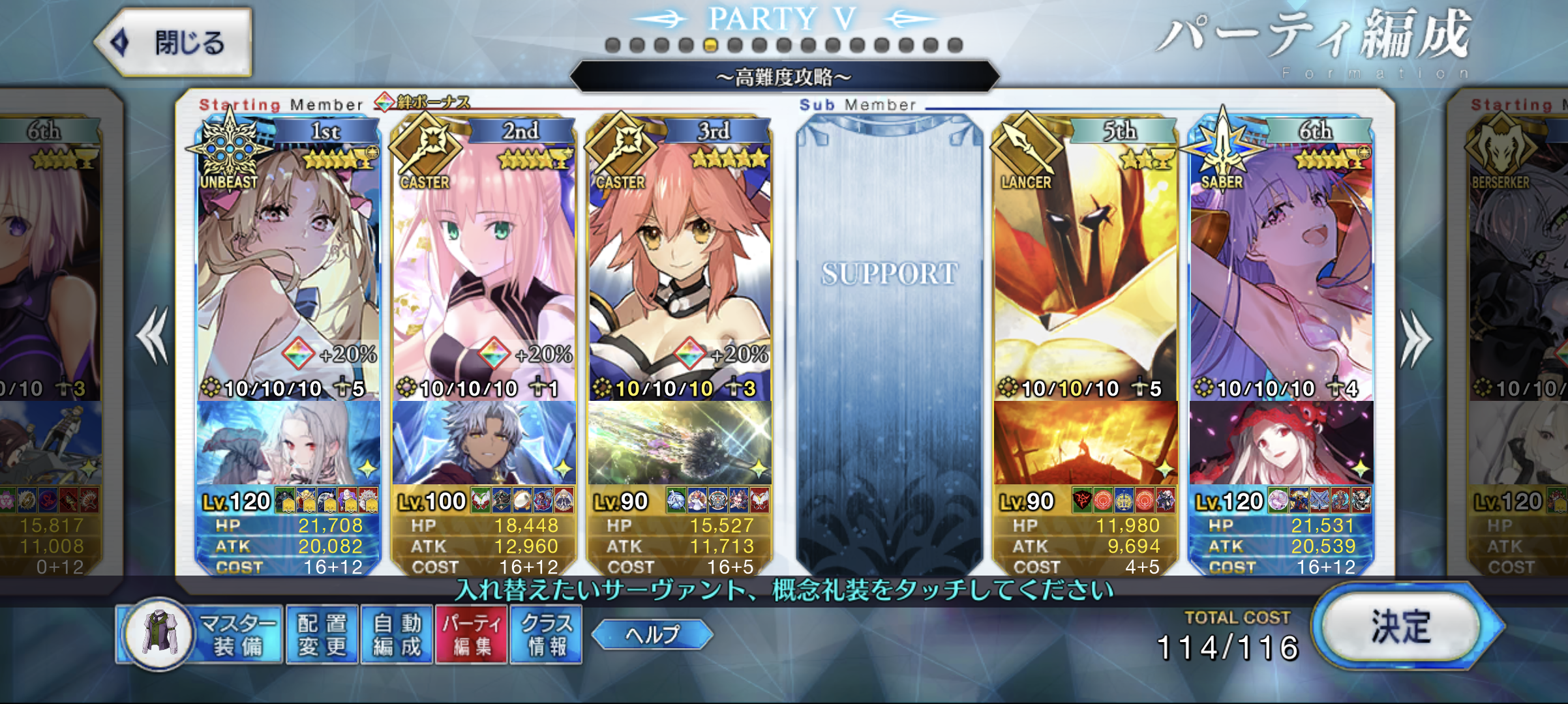Image resolution: width=1568 pixels, height=704 pixels.
Task: Open party edit (パーティ編集)
Action: tap(472, 634)
